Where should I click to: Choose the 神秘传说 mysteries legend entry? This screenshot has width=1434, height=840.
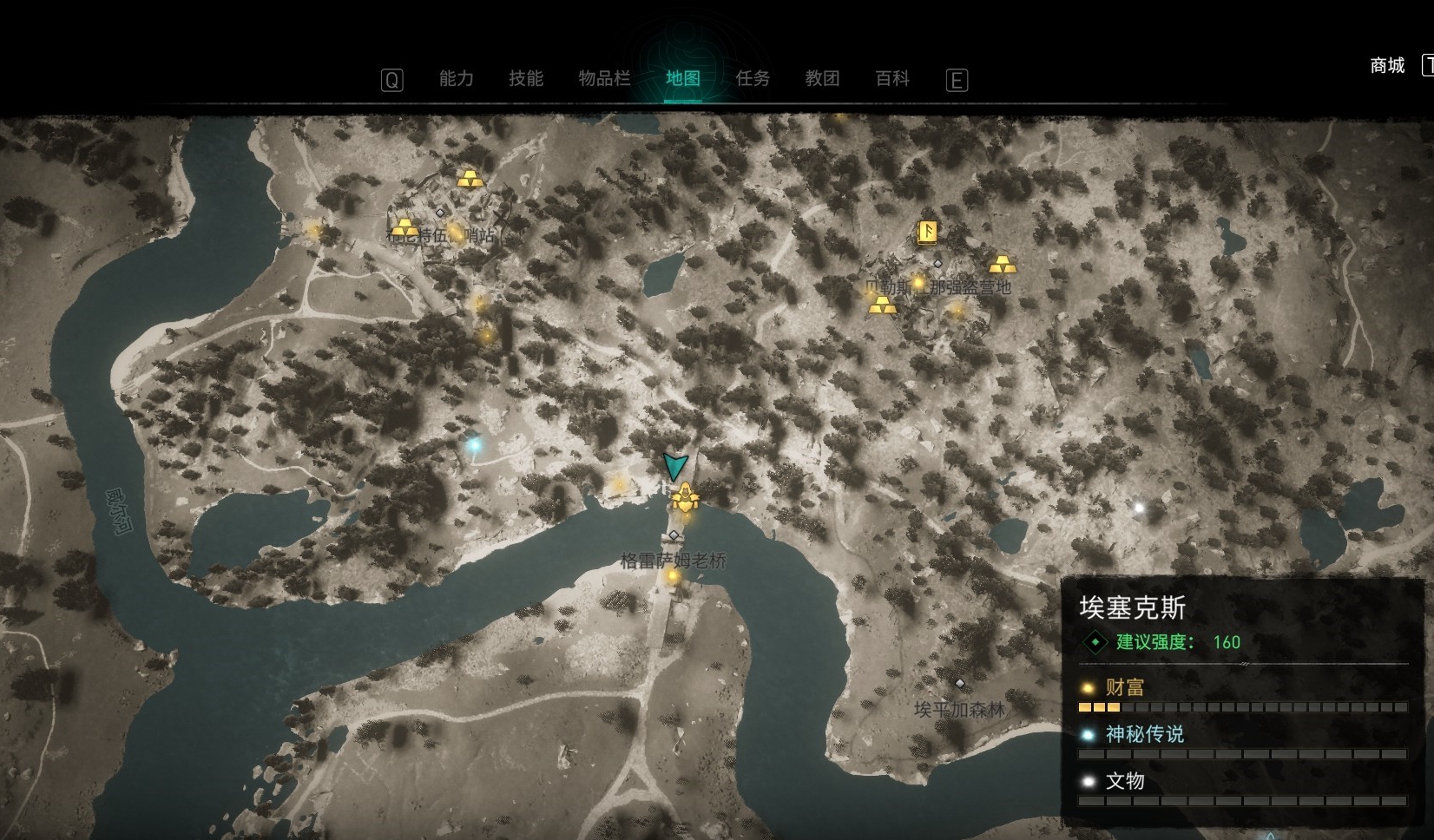point(1143,735)
